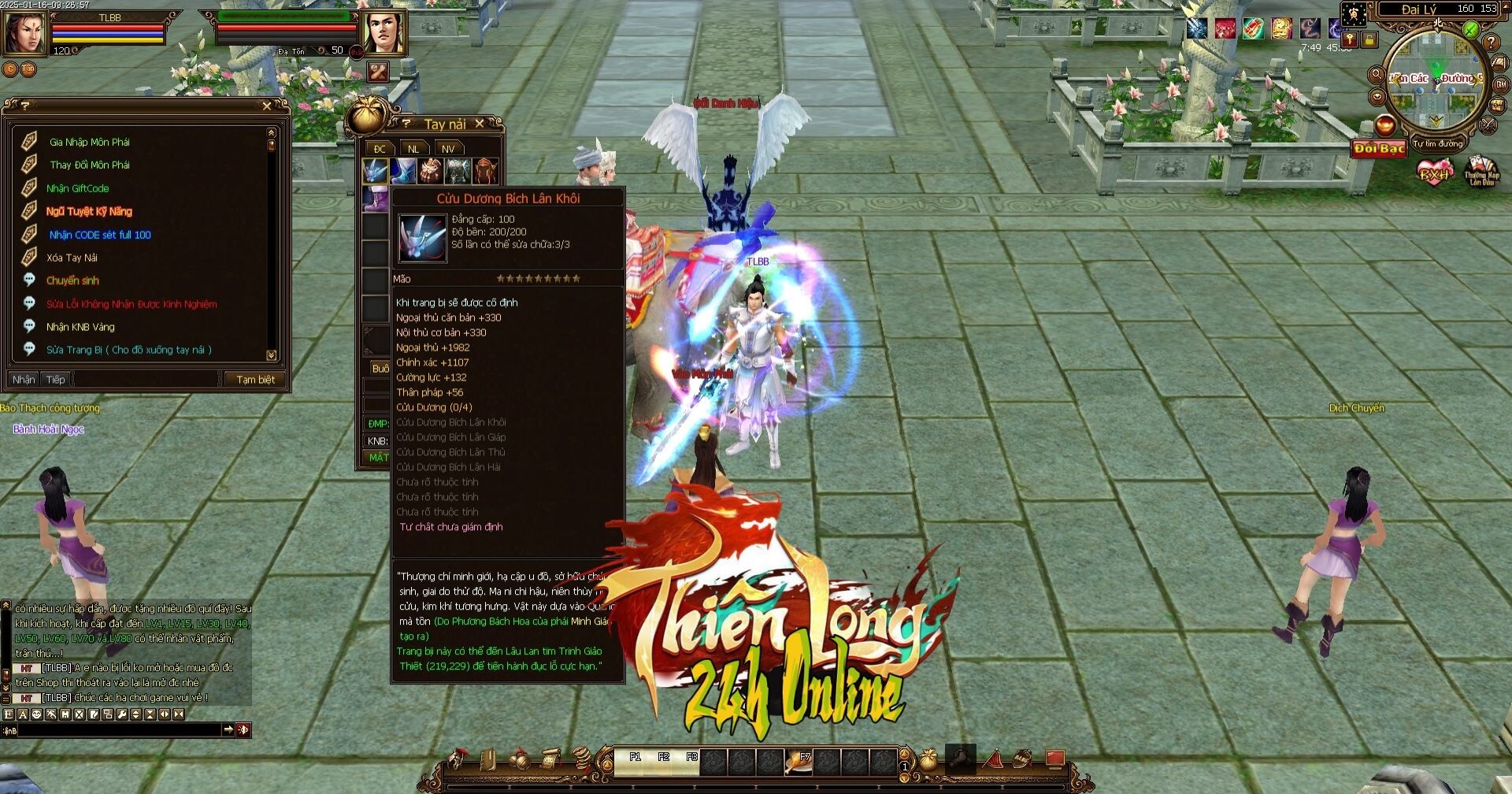Activate Tự tìm đường pathfinding button

1437,144
